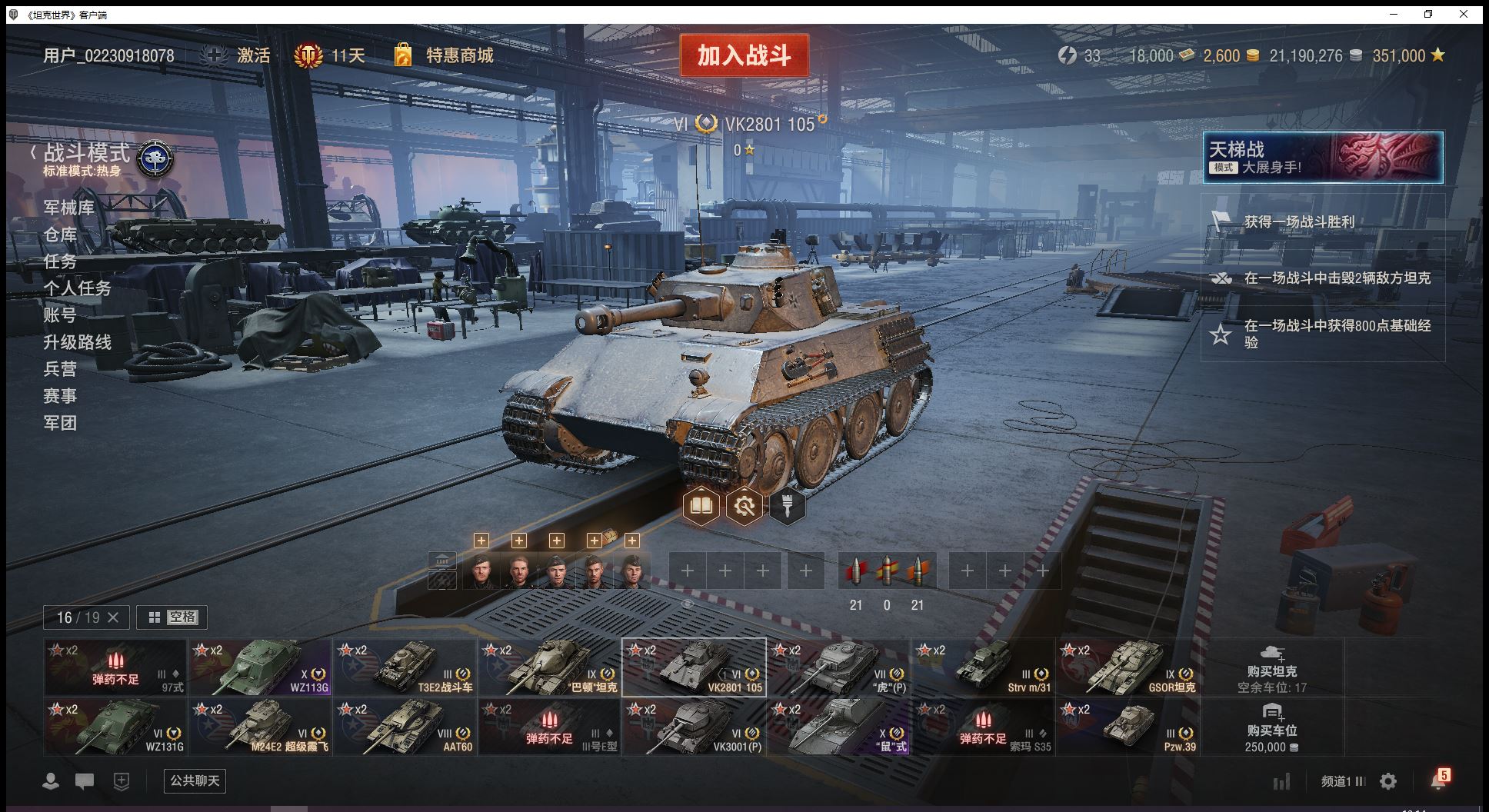Go to 任务 missions
Viewport: 1489px width, 812px height.
[x=60, y=261]
